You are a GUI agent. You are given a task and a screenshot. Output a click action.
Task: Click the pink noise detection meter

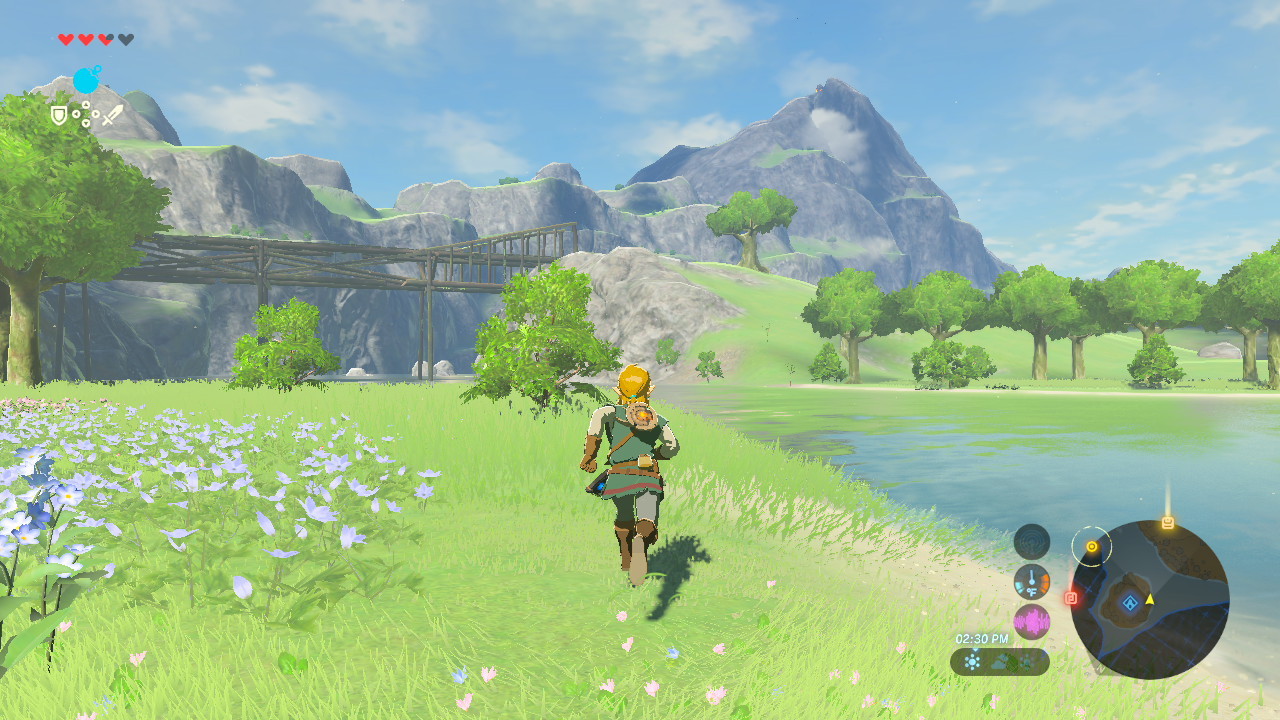pyautogui.click(x=1032, y=620)
